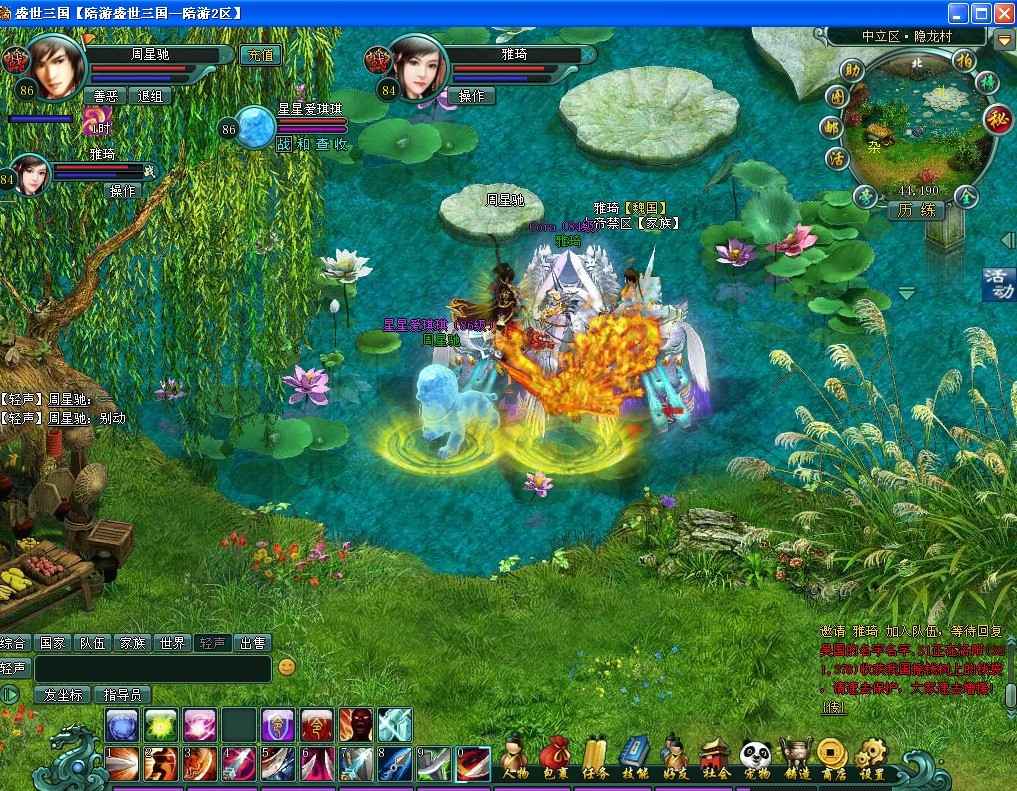Open the 设置 settings gear
Image resolution: width=1017 pixels, height=791 pixels.
[x=871, y=759]
